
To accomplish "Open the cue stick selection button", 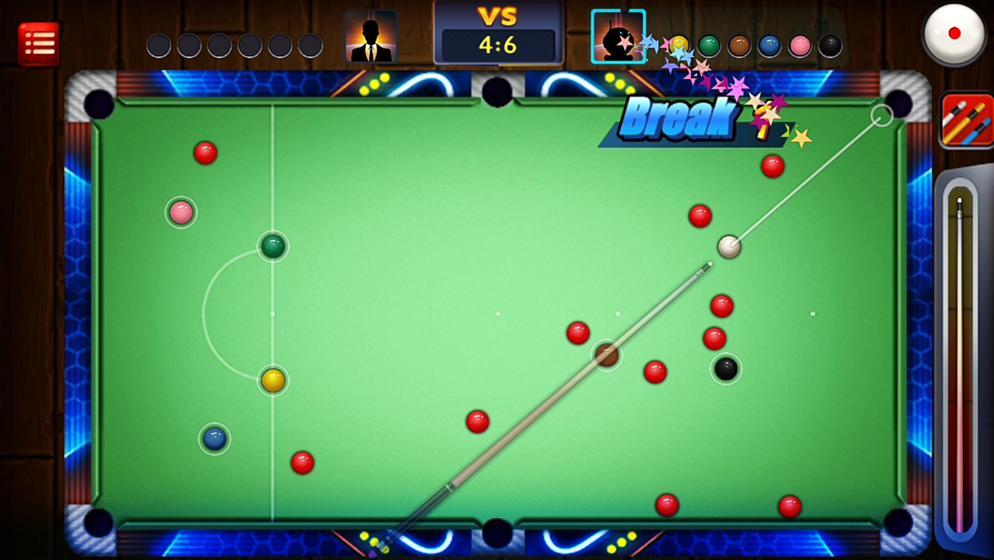I will (965, 120).
